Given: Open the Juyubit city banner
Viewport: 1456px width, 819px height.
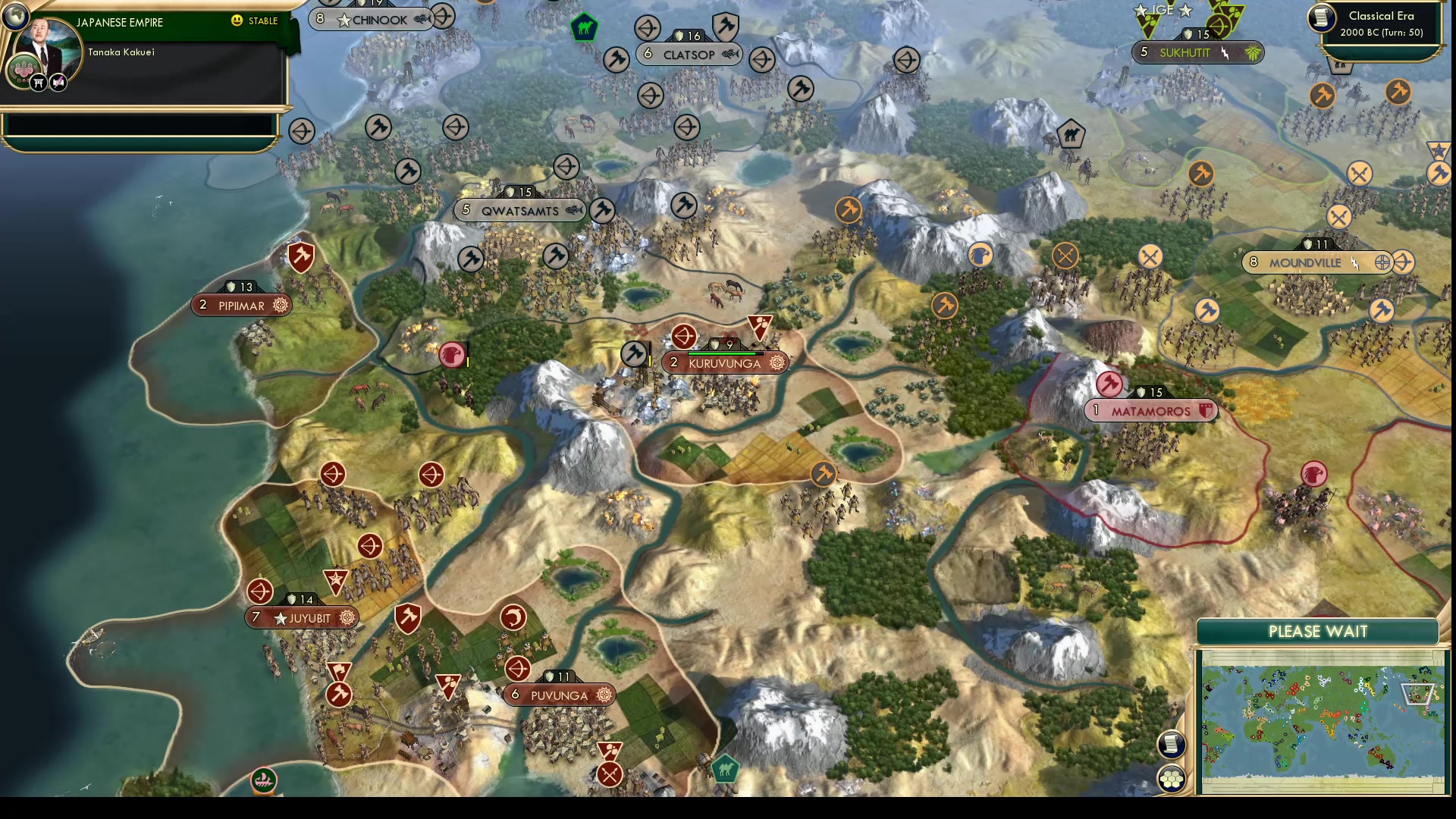Looking at the screenshot, I should (x=302, y=617).
